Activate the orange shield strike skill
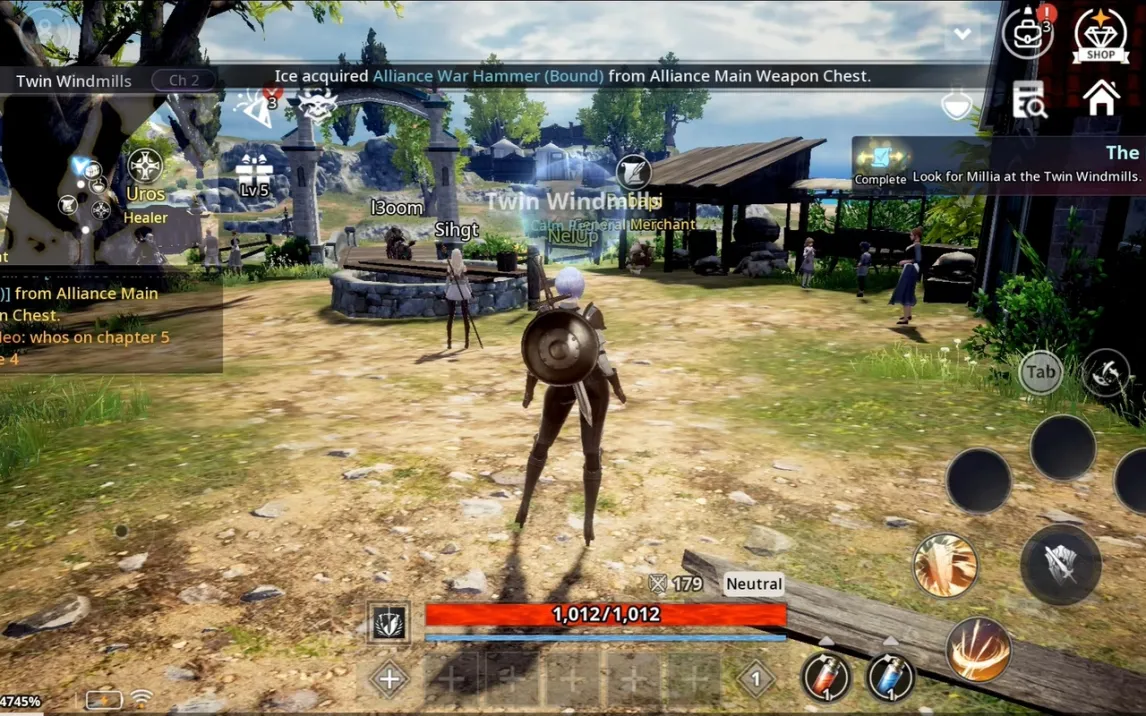Viewport: 1146px width, 716px height. coord(945,566)
